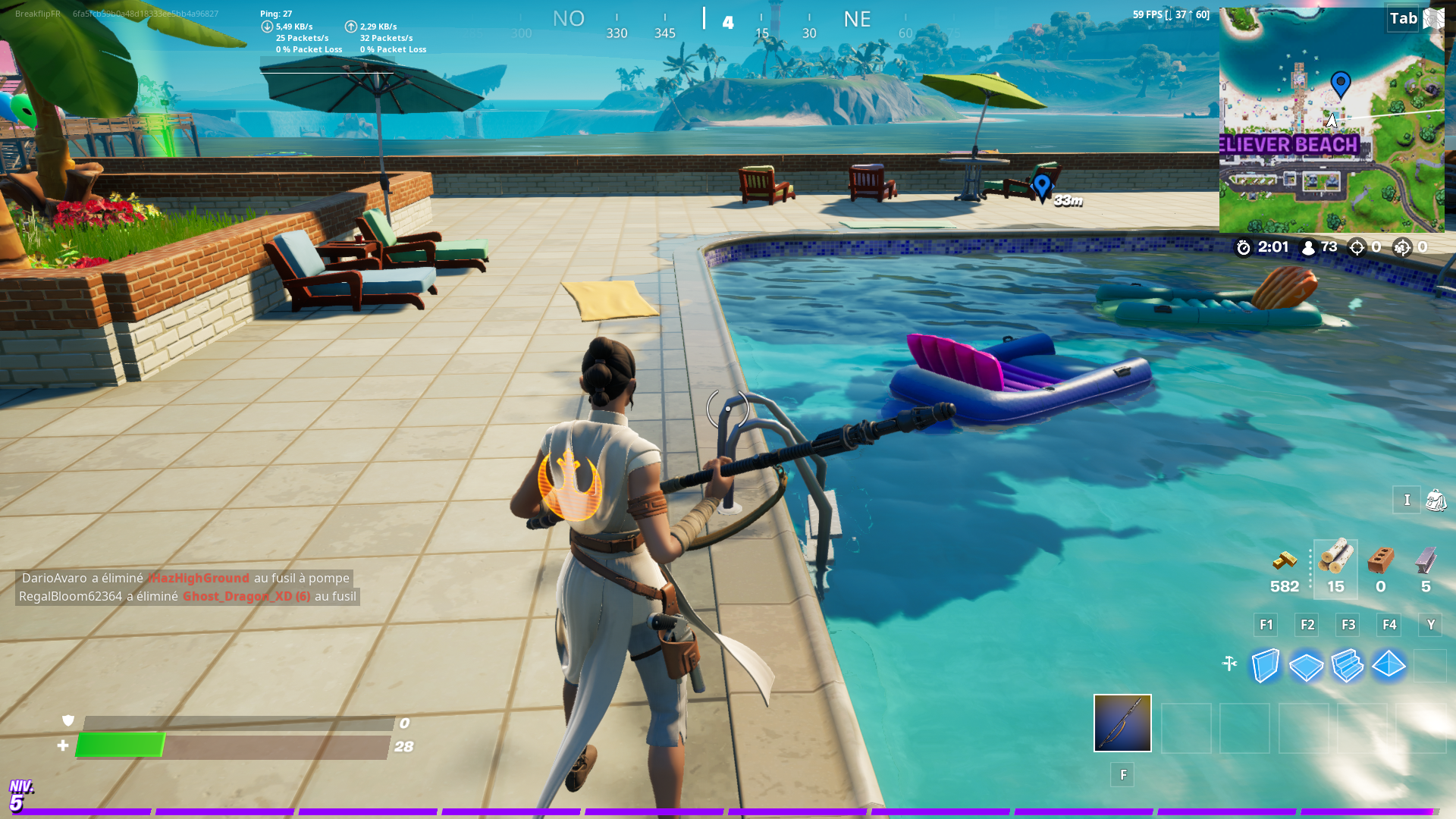Select the floor build piece icon
This screenshot has height=819, width=1456.
[1307, 666]
